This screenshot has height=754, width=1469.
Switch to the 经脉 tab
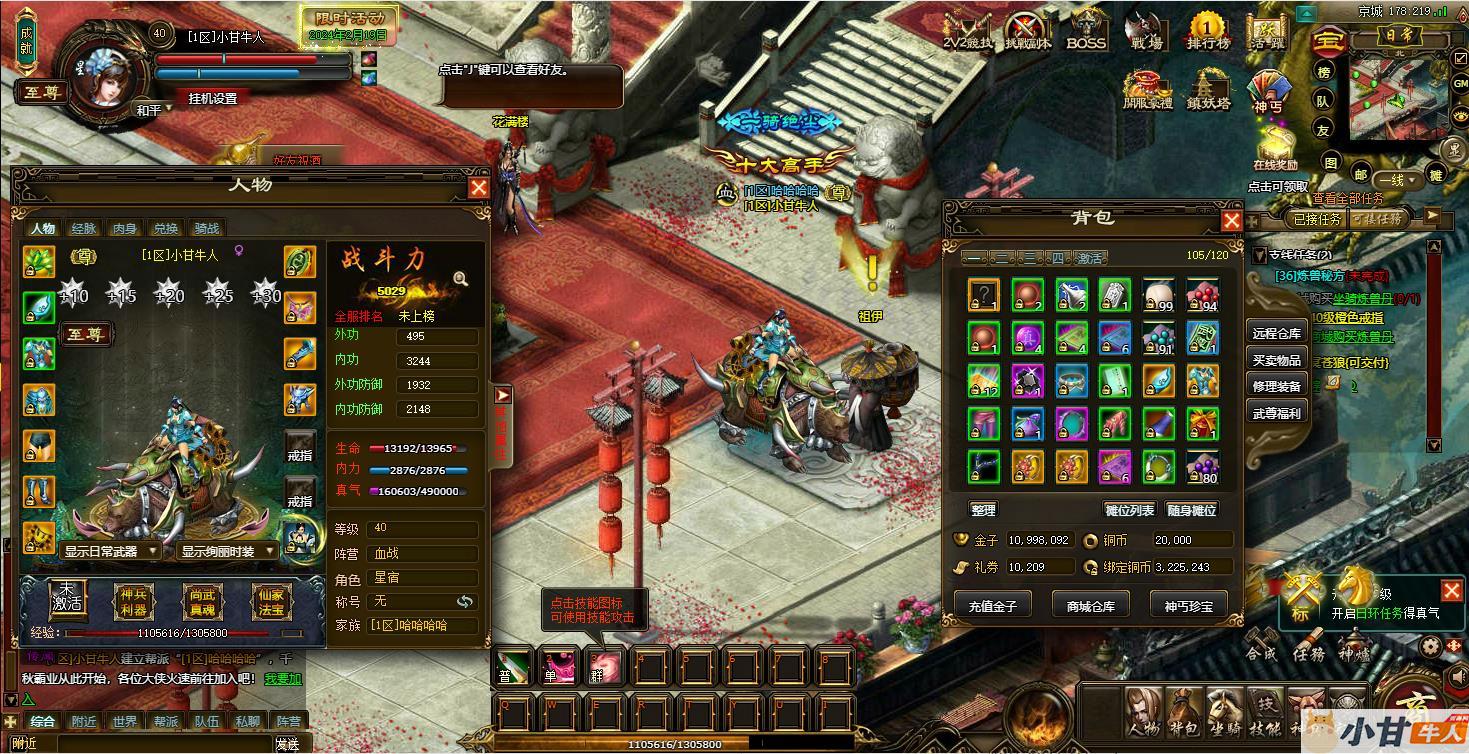[x=84, y=228]
